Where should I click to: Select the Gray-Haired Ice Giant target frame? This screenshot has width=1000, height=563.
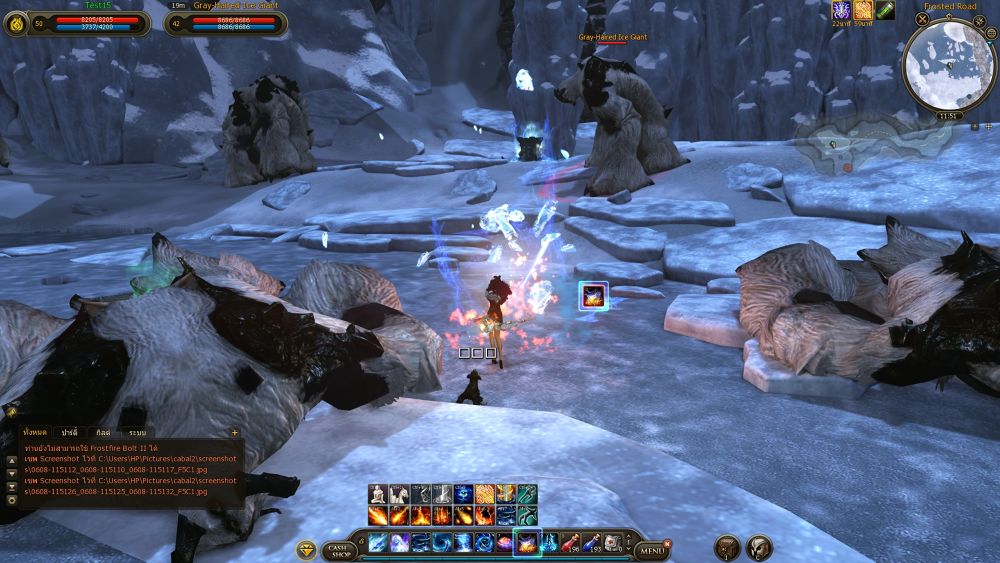click(x=226, y=22)
